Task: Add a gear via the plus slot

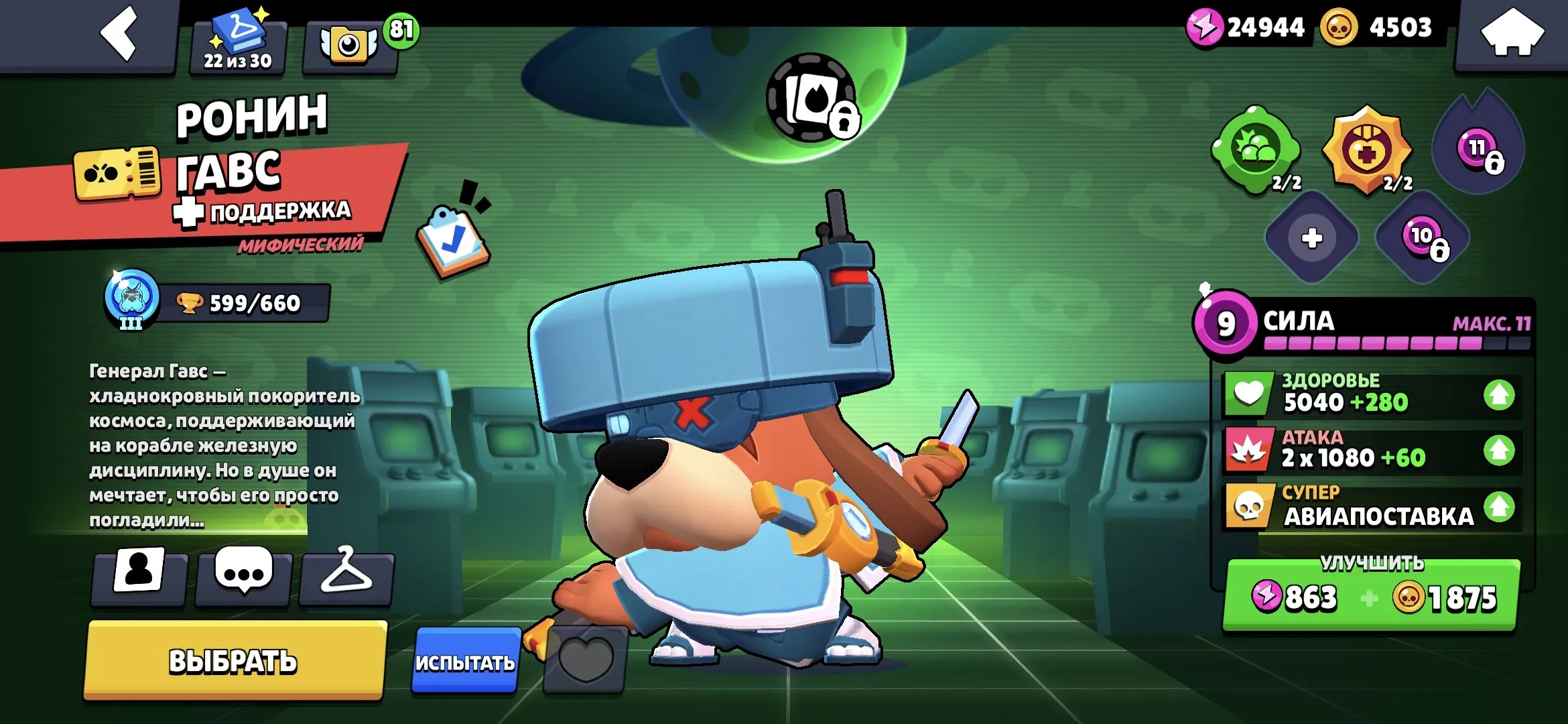Action: (x=1313, y=238)
